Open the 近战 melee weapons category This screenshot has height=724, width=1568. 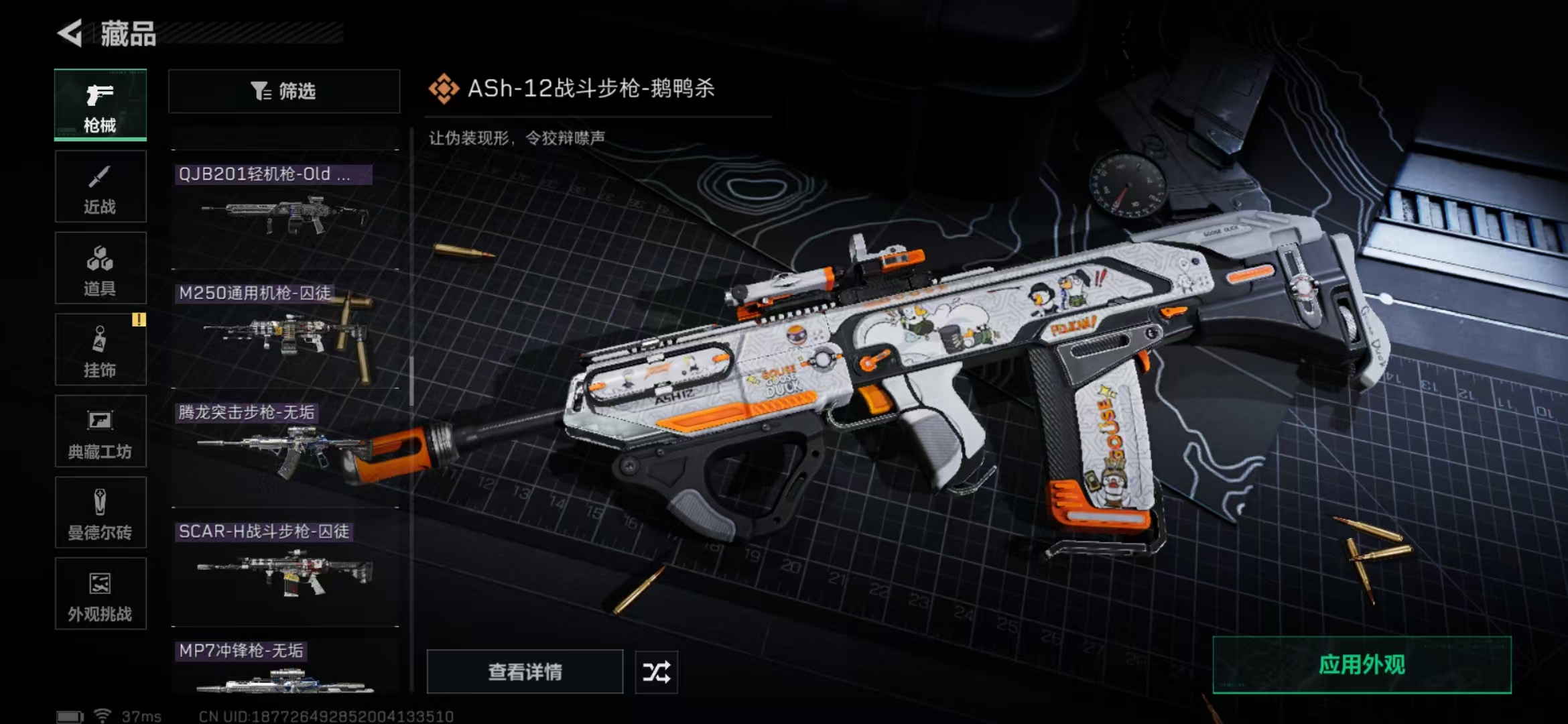point(99,186)
